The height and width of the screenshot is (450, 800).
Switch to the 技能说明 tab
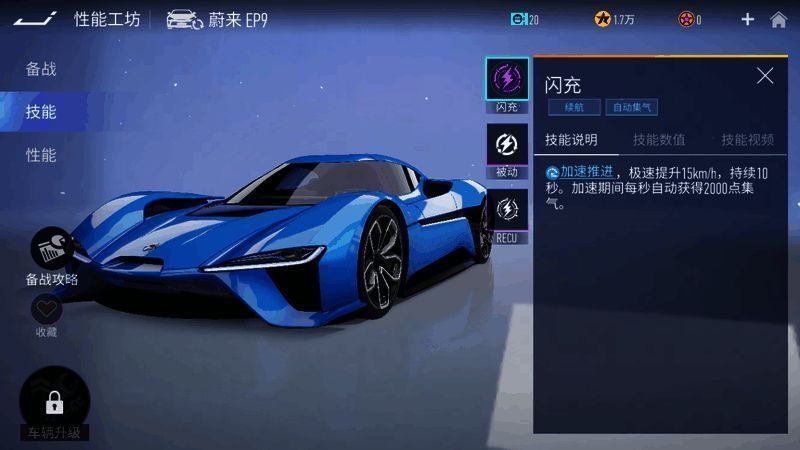pyautogui.click(x=571, y=139)
